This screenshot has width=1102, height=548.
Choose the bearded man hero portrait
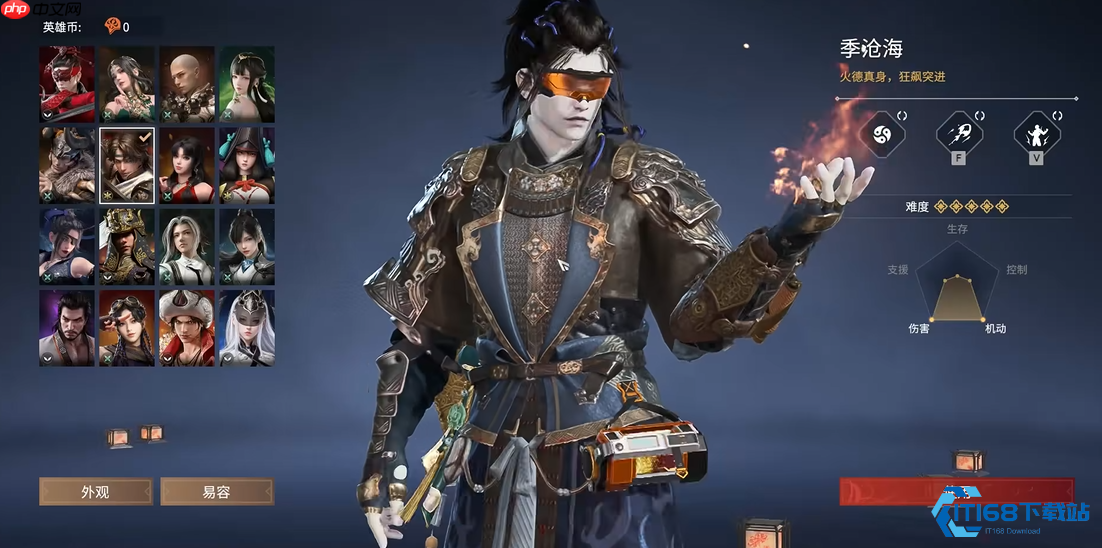coord(67,327)
